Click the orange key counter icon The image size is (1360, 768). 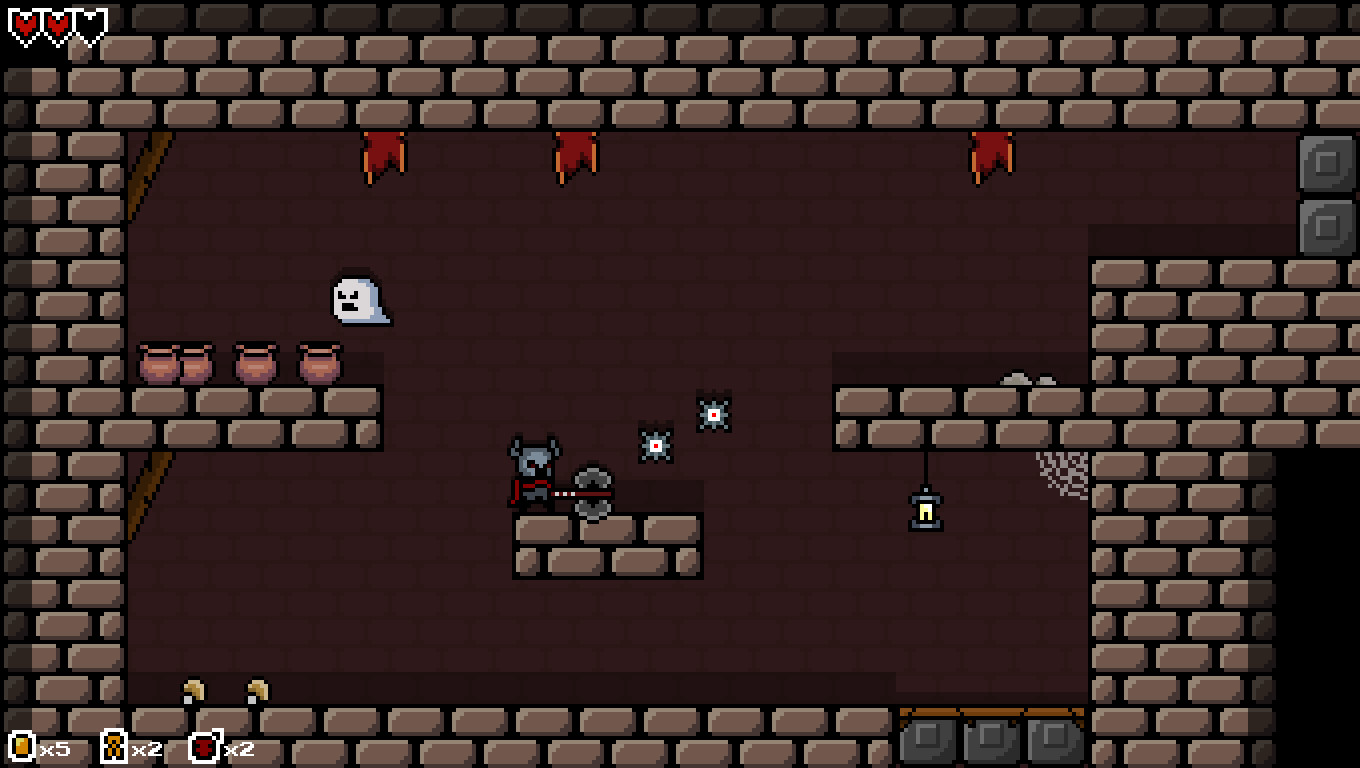(x=113, y=747)
